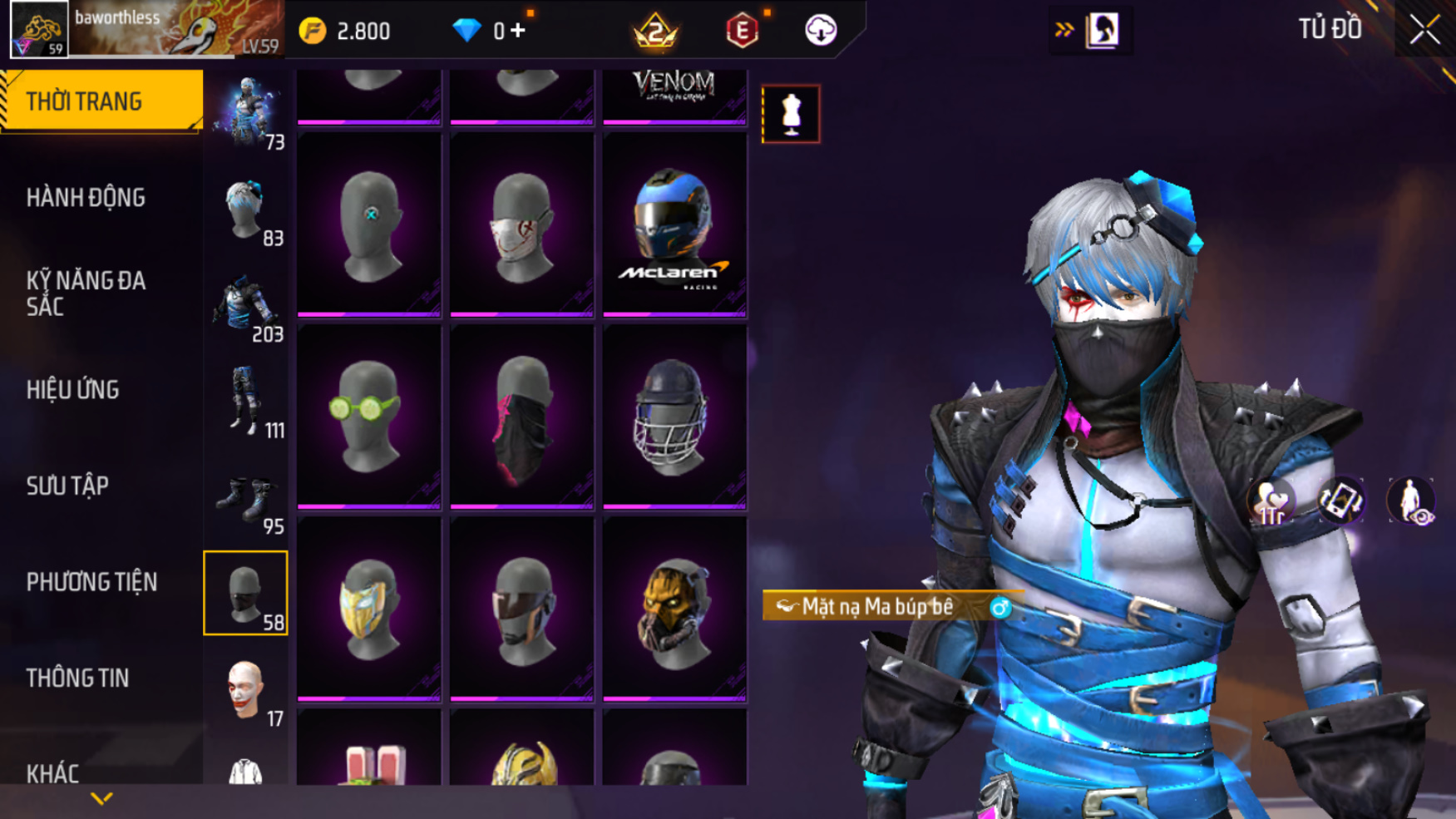Viewport: 1456px width, 819px height.
Task: Select the Venom headgear item
Action: [x=674, y=95]
